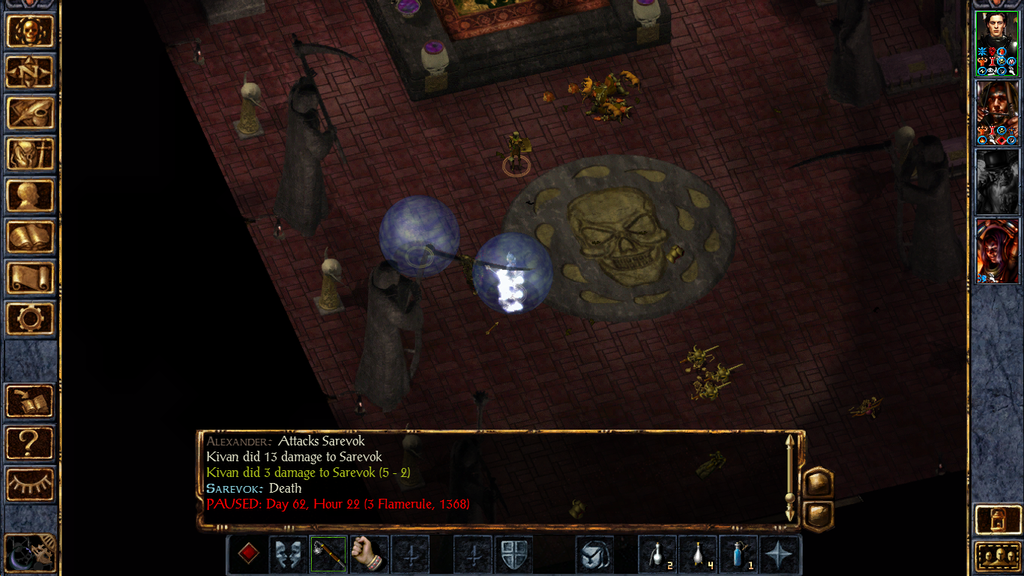Select the first party portrait with green border
Screen dimensions: 1024x576
pyautogui.click(x=996, y=44)
